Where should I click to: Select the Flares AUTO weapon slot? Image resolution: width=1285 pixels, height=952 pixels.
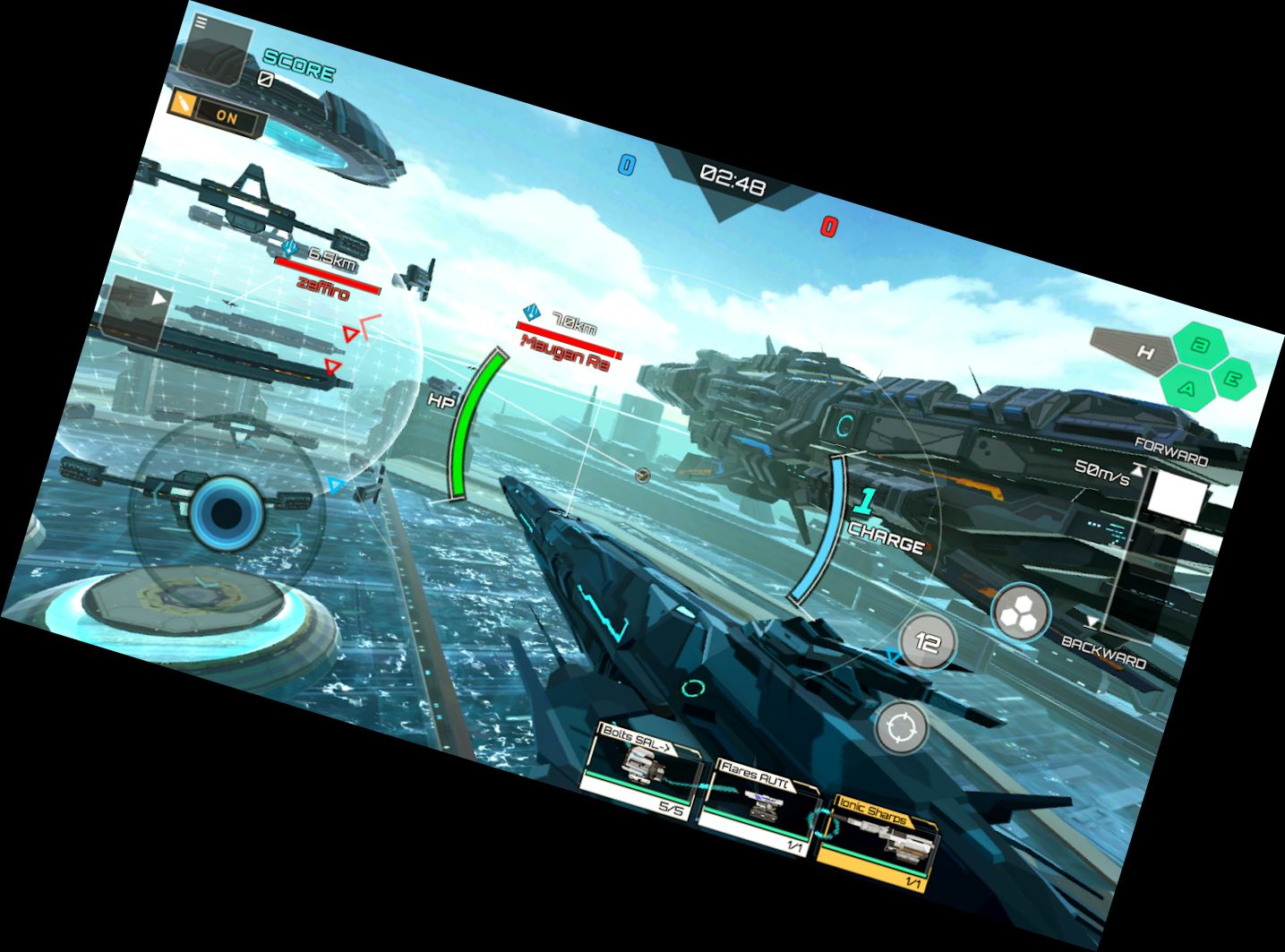click(758, 804)
